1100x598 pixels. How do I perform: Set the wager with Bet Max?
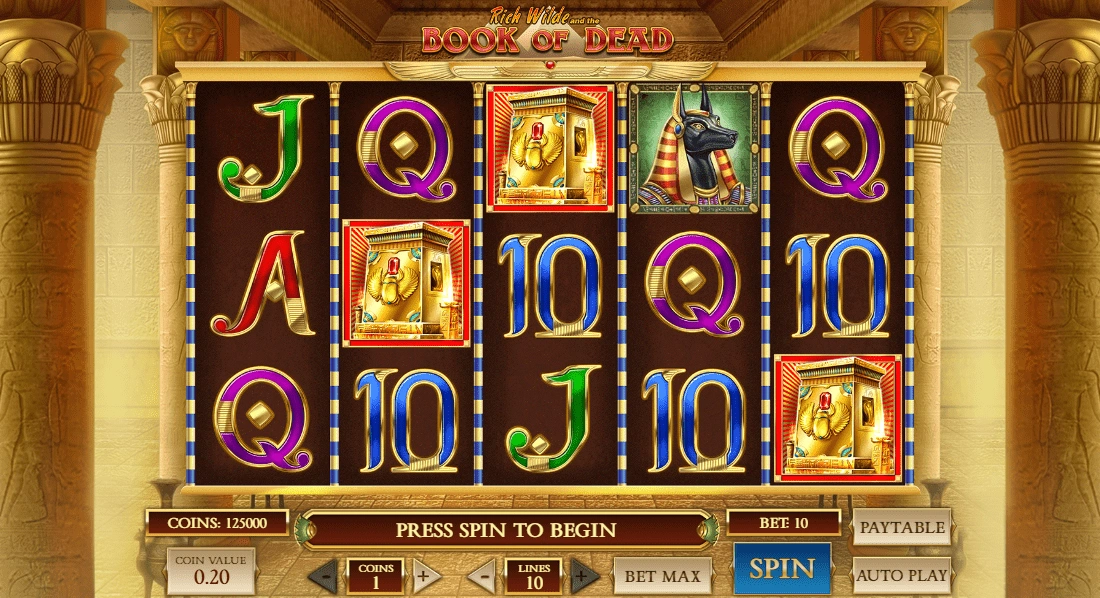tap(662, 575)
